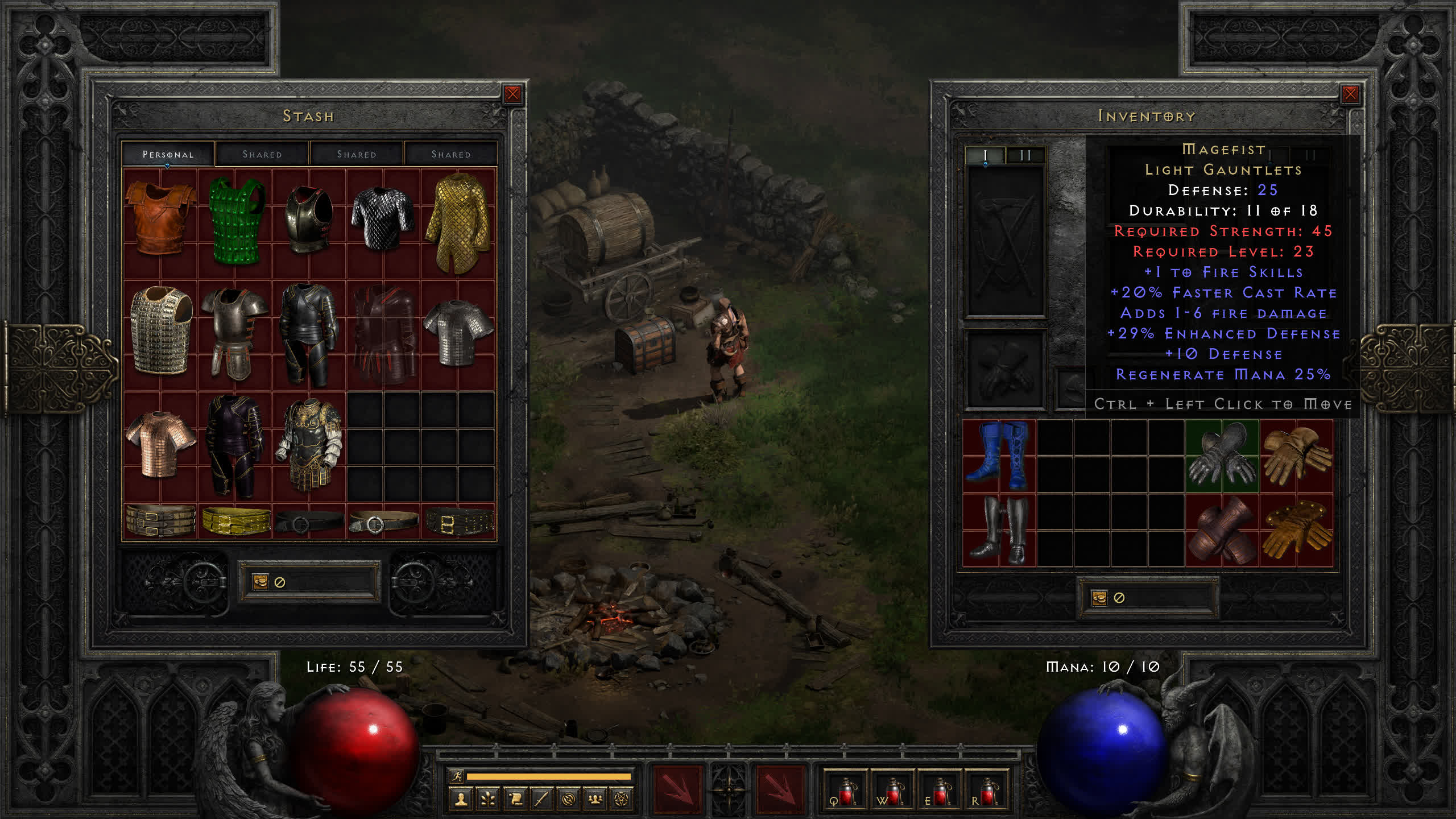This screenshot has height=819, width=1456.
Task: Toggle the run/walk icon
Action: 456,776
